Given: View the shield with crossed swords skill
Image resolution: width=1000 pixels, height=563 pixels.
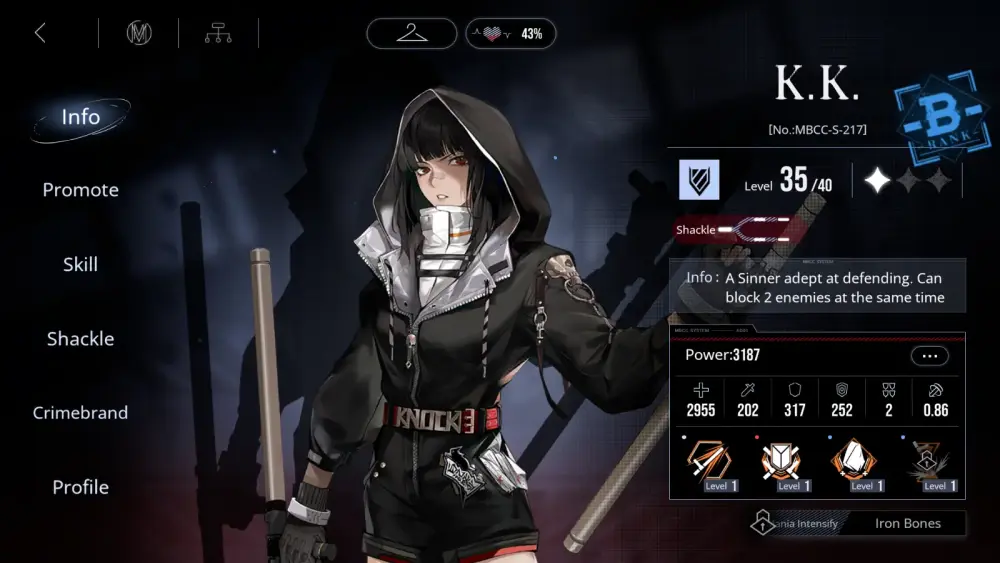Looking at the screenshot, I should click(x=781, y=462).
